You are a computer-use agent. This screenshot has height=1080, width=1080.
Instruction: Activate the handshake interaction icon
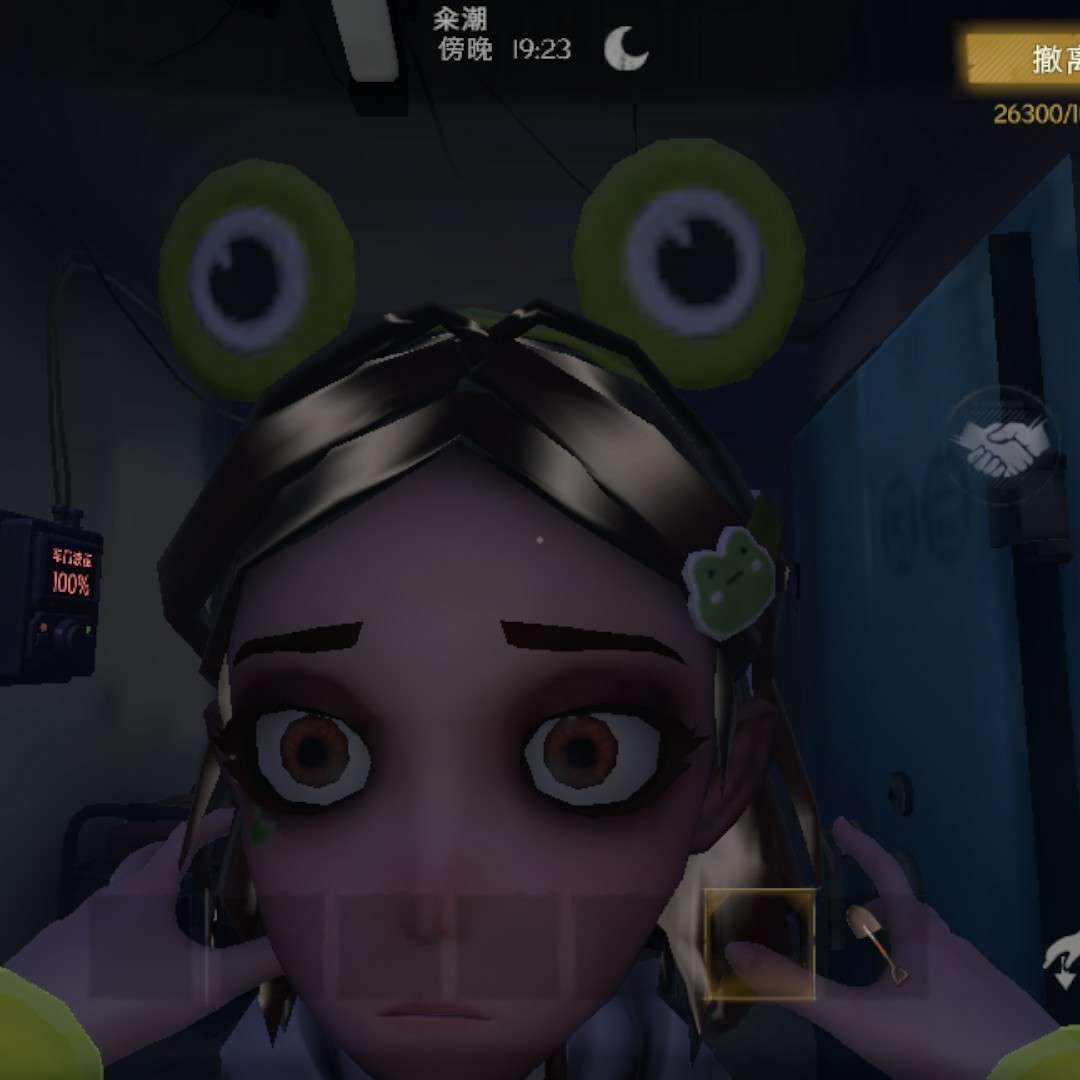1005,447
